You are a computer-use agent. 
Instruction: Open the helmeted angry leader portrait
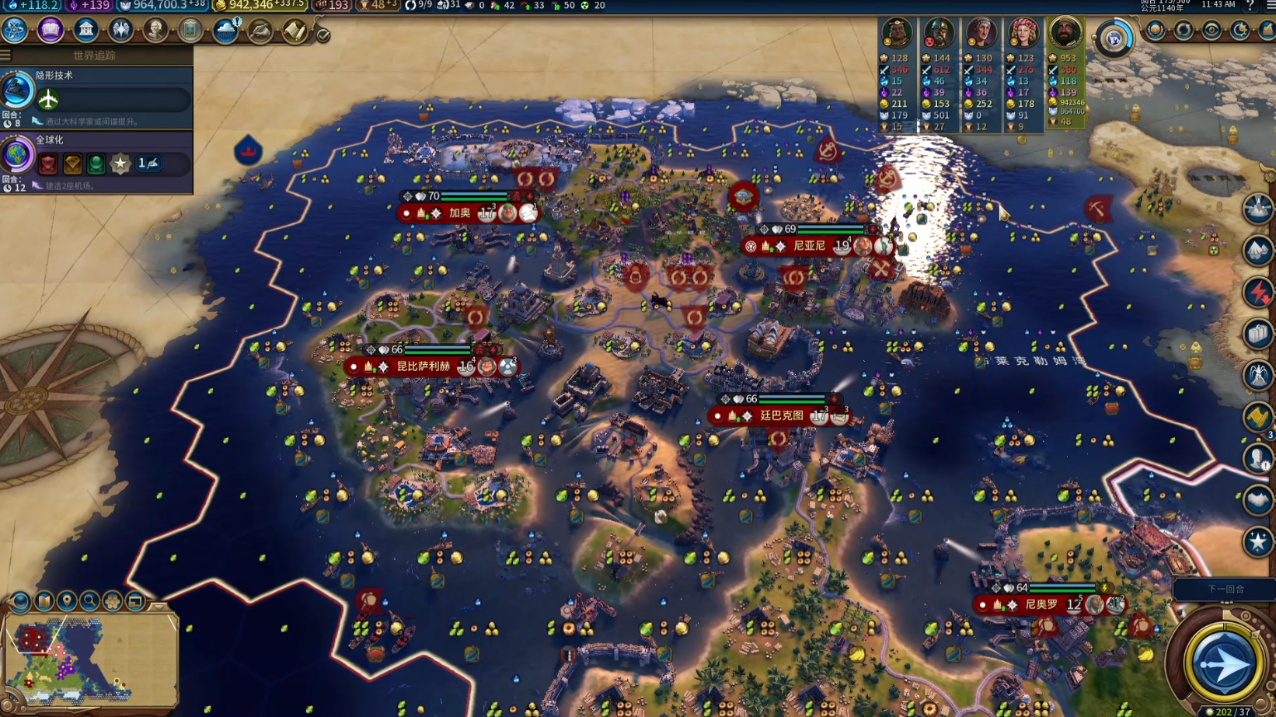(x=939, y=34)
